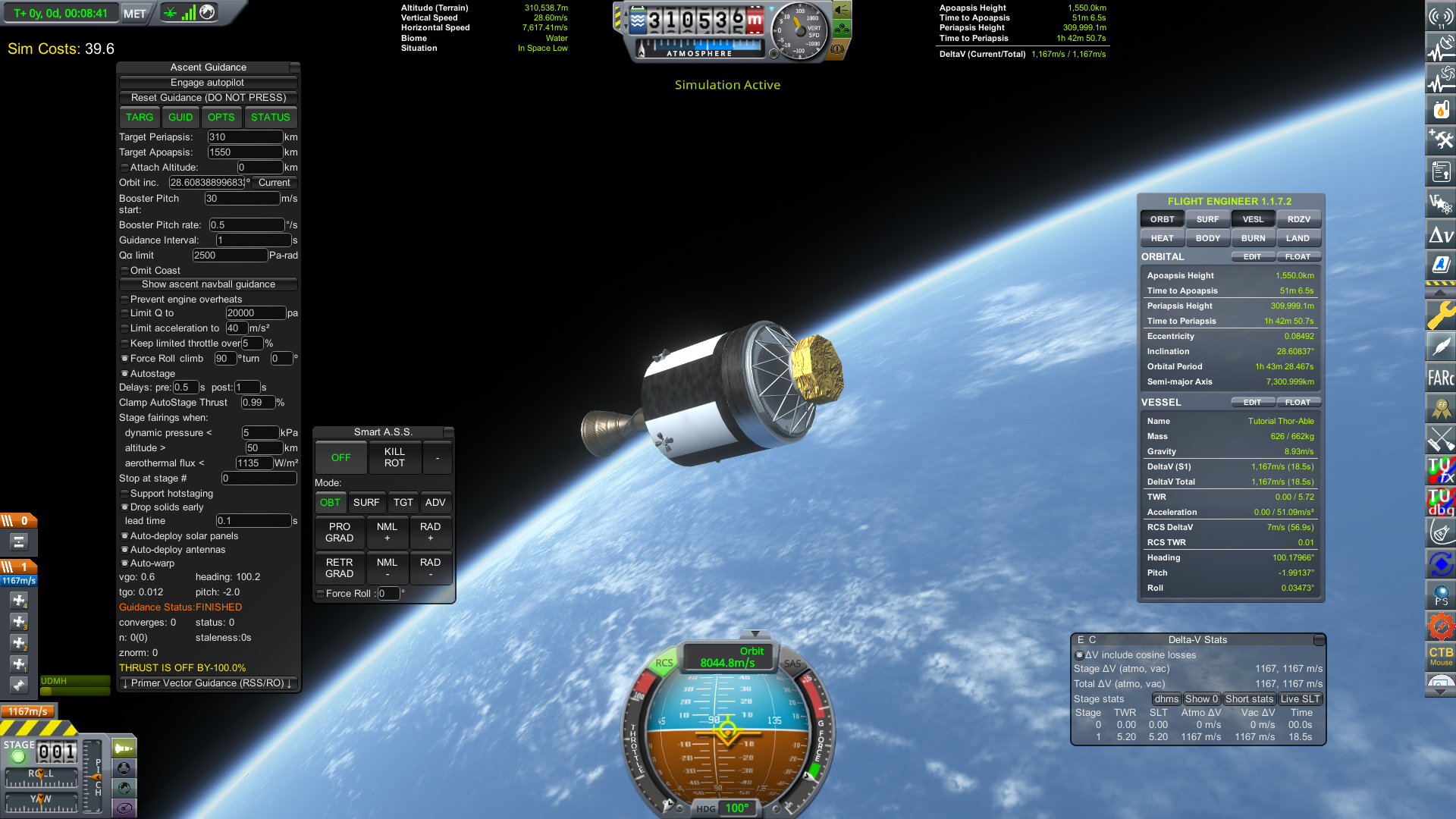The image size is (1456, 819).
Task: Click the Short stats button
Action: click(1249, 699)
